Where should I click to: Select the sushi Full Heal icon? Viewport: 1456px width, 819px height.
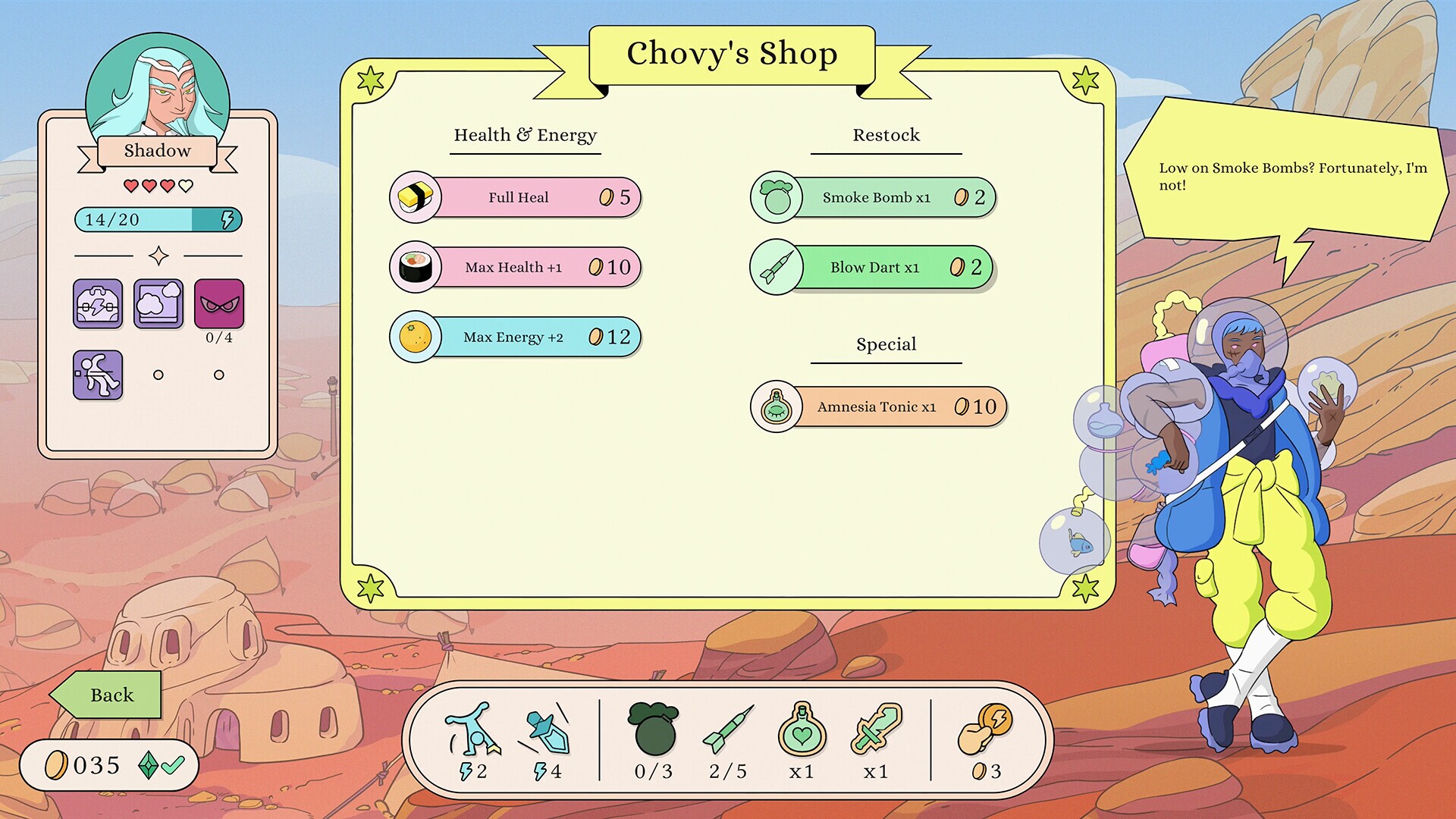[x=416, y=196]
